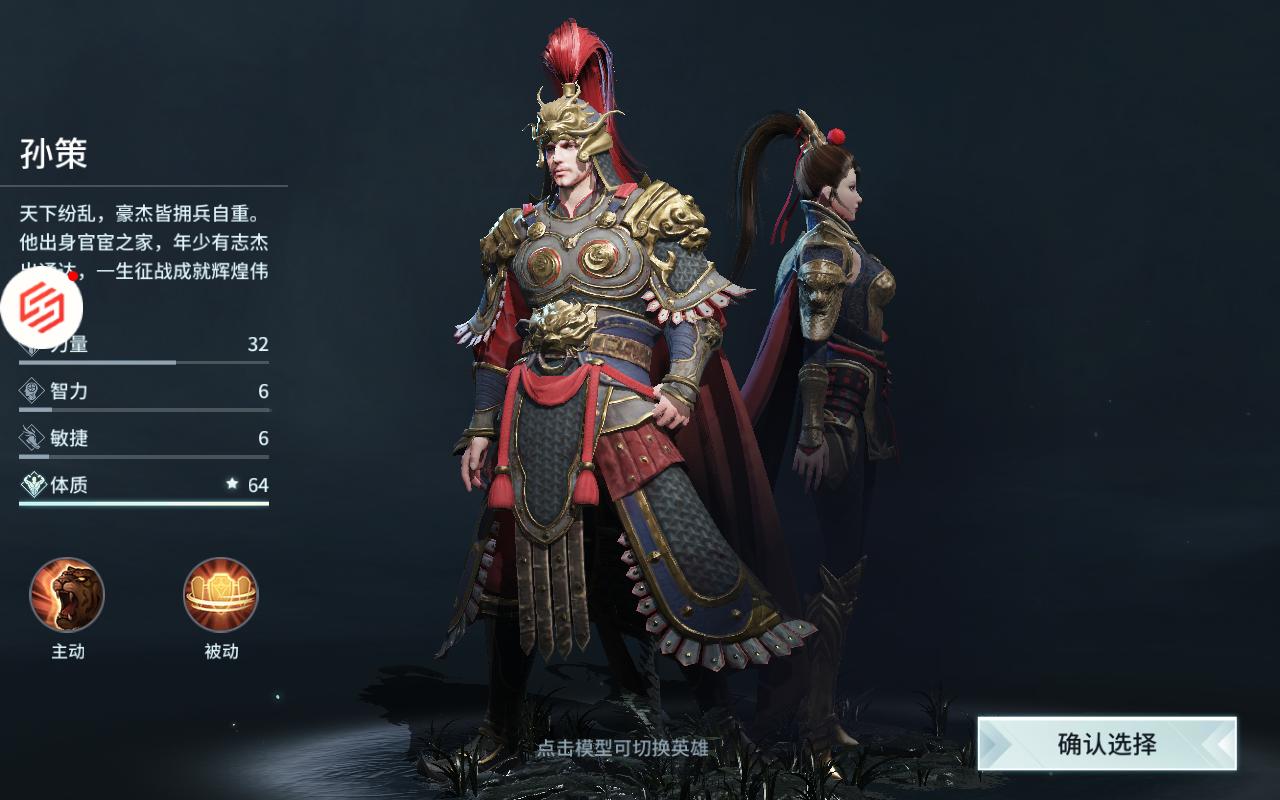
Task: View the passive skill shield icon
Action: [220, 595]
